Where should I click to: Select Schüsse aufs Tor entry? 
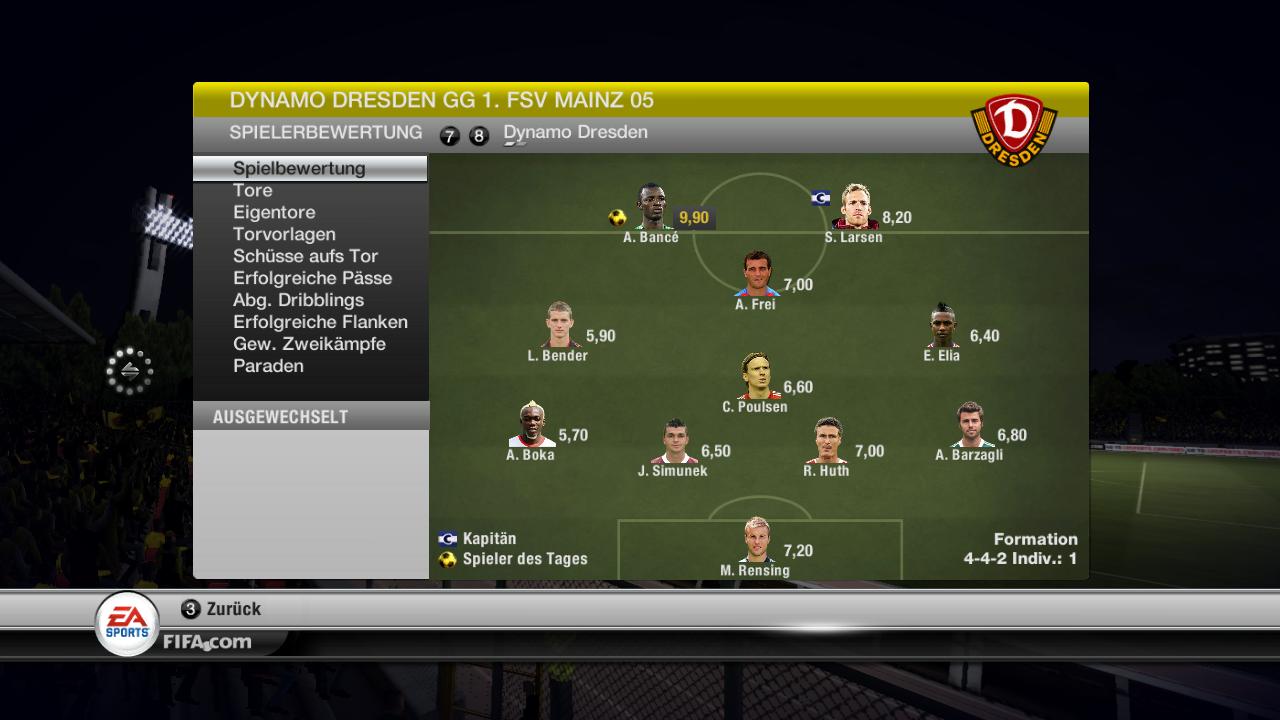305,256
